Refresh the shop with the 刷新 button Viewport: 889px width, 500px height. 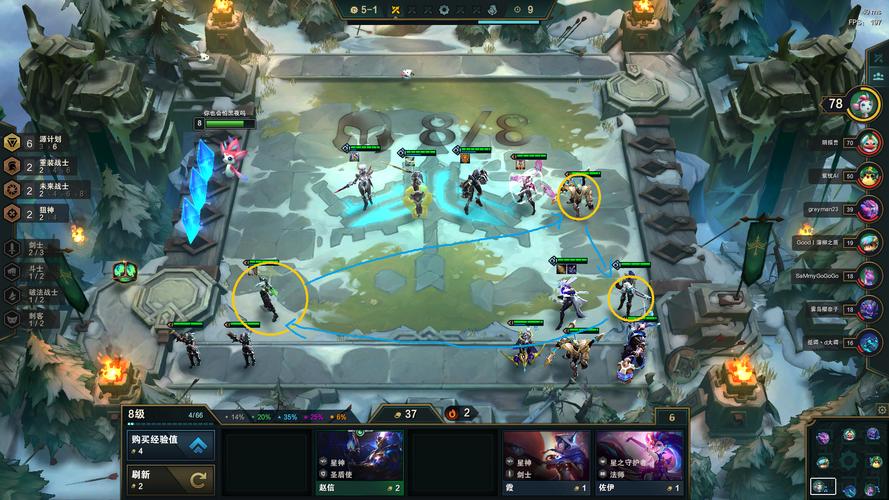[169, 478]
